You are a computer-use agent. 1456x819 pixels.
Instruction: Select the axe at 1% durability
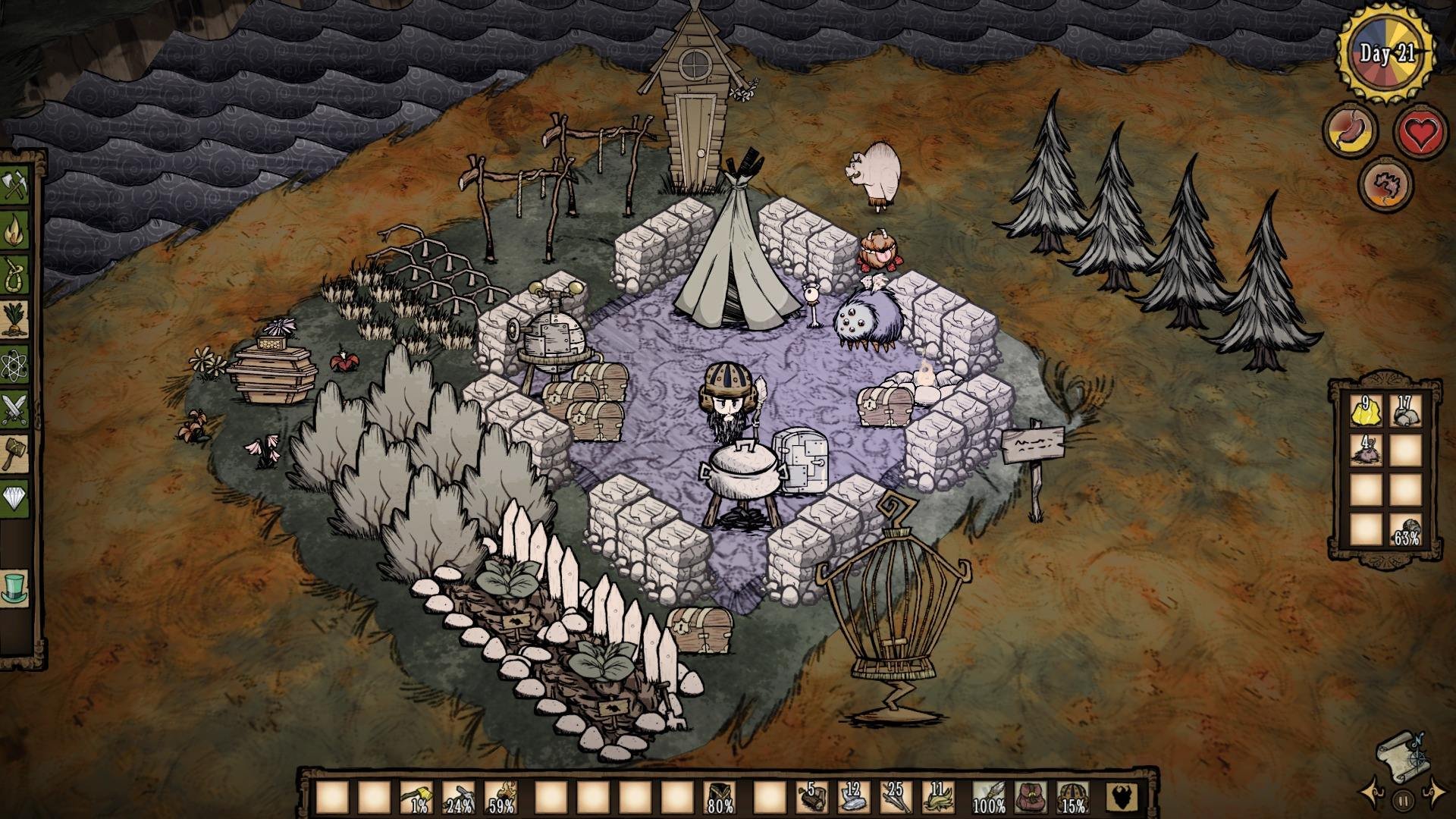416,797
